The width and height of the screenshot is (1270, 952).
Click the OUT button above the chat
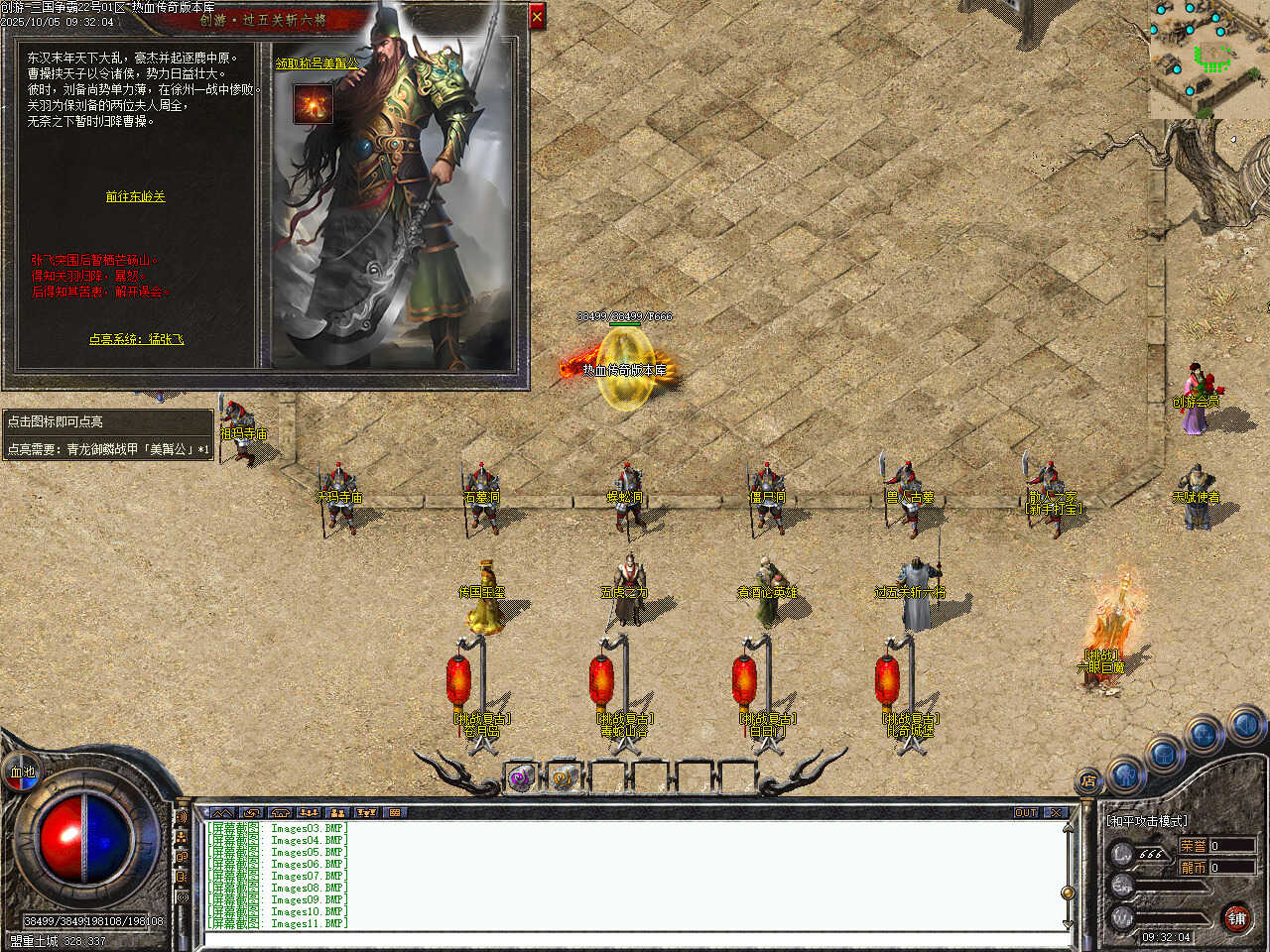tap(1026, 812)
